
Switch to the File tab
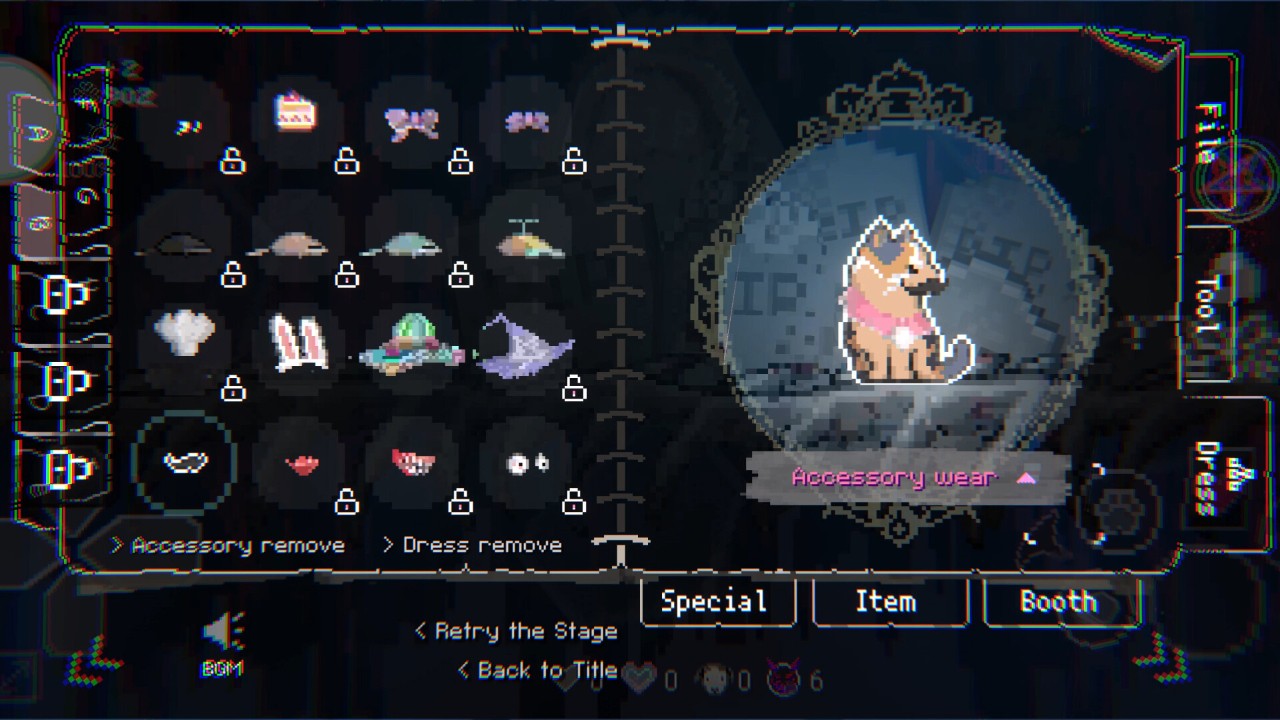(1209, 133)
